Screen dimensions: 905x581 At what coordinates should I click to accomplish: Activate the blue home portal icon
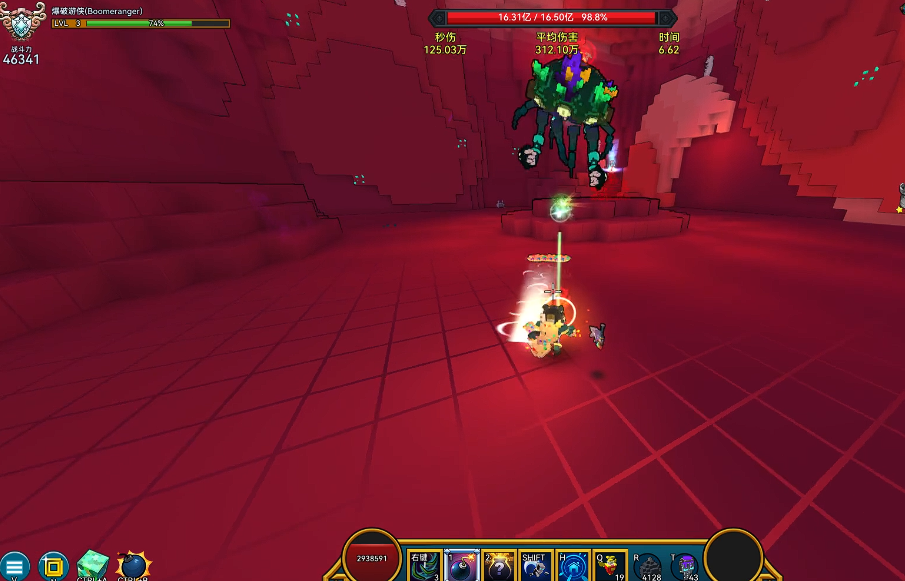click(573, 567)
